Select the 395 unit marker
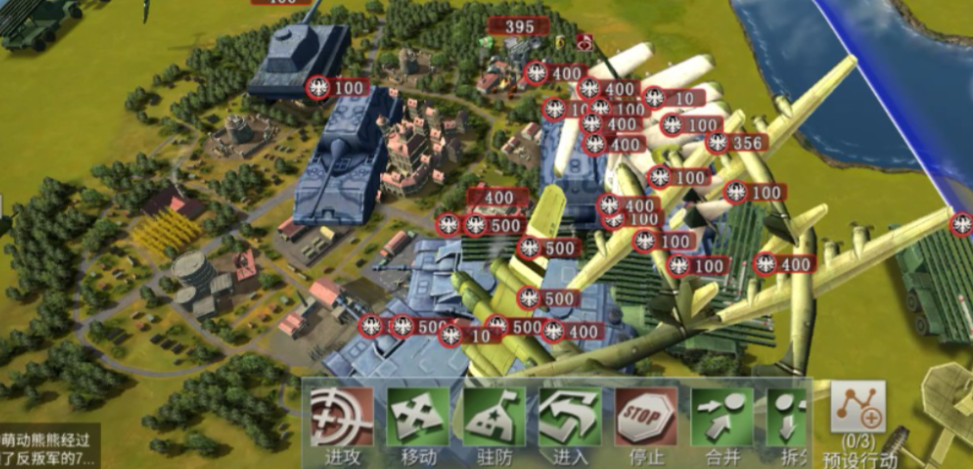 518,28
